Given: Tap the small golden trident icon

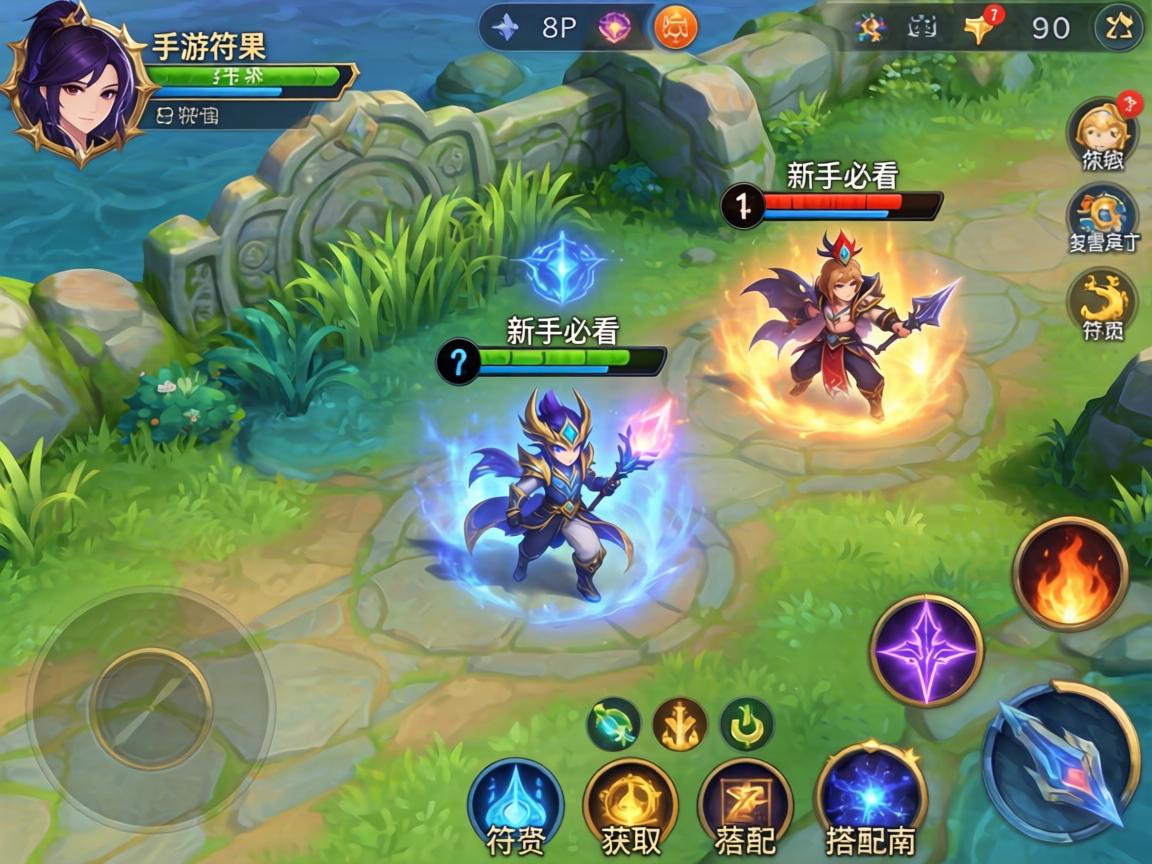Looking at the screenshot, I should click(x=680, y=724).
